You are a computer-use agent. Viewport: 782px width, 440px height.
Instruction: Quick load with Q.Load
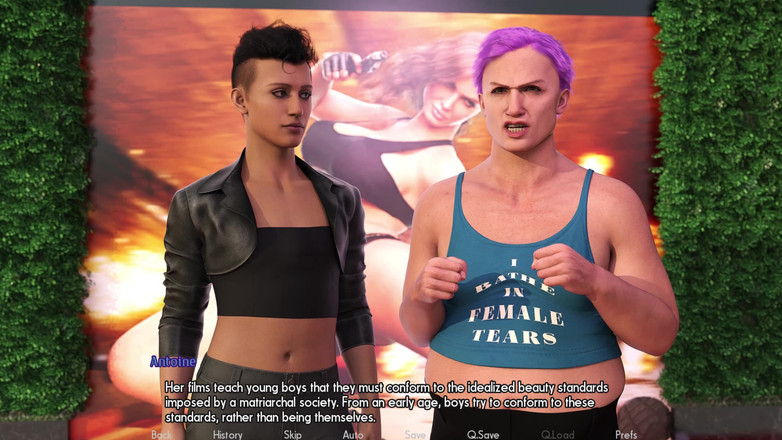coord(558,435)
